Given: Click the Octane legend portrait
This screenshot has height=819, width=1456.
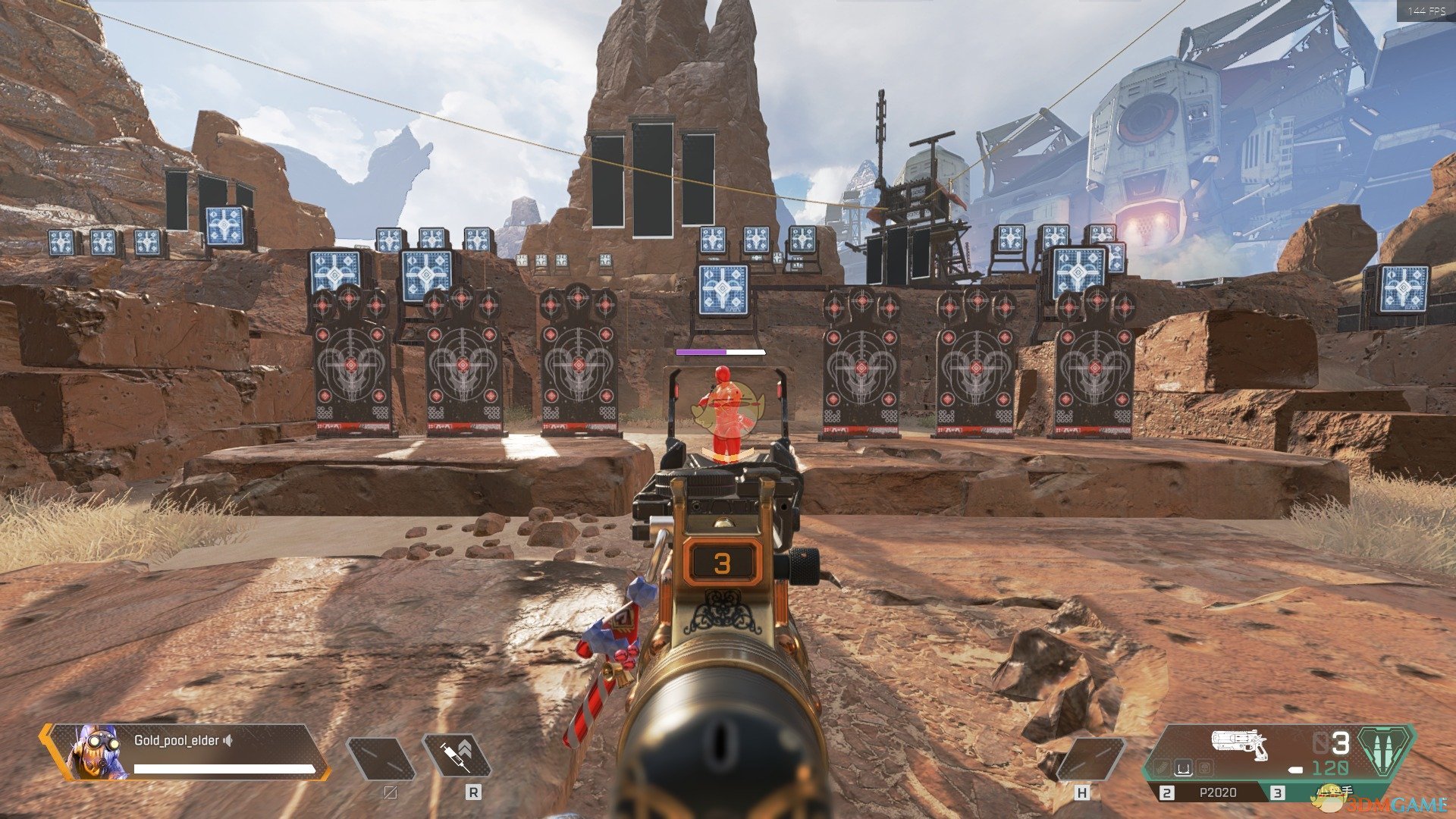Looking at the screenshot, I should click(x=97, y=752).
